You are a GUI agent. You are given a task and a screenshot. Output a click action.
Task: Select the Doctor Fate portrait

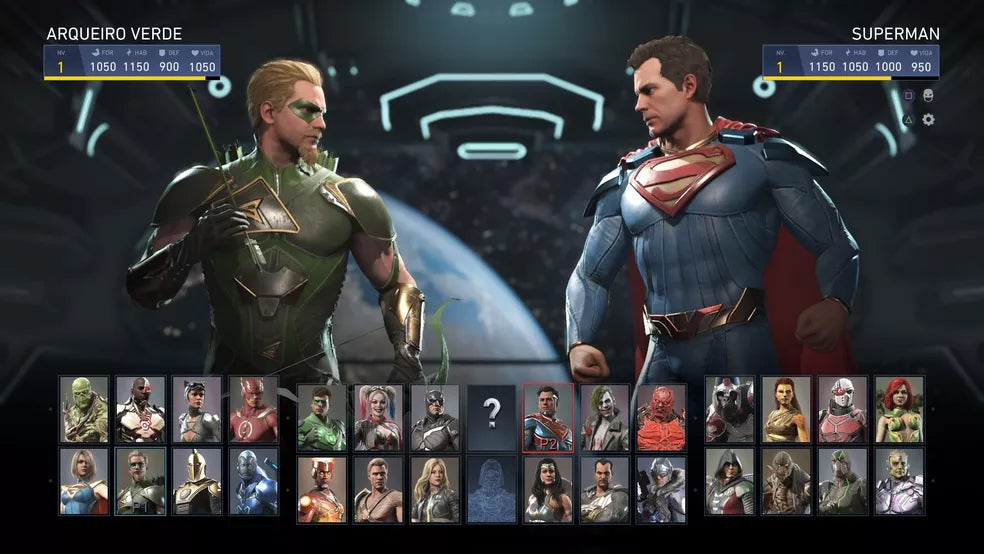click(197, 481)
